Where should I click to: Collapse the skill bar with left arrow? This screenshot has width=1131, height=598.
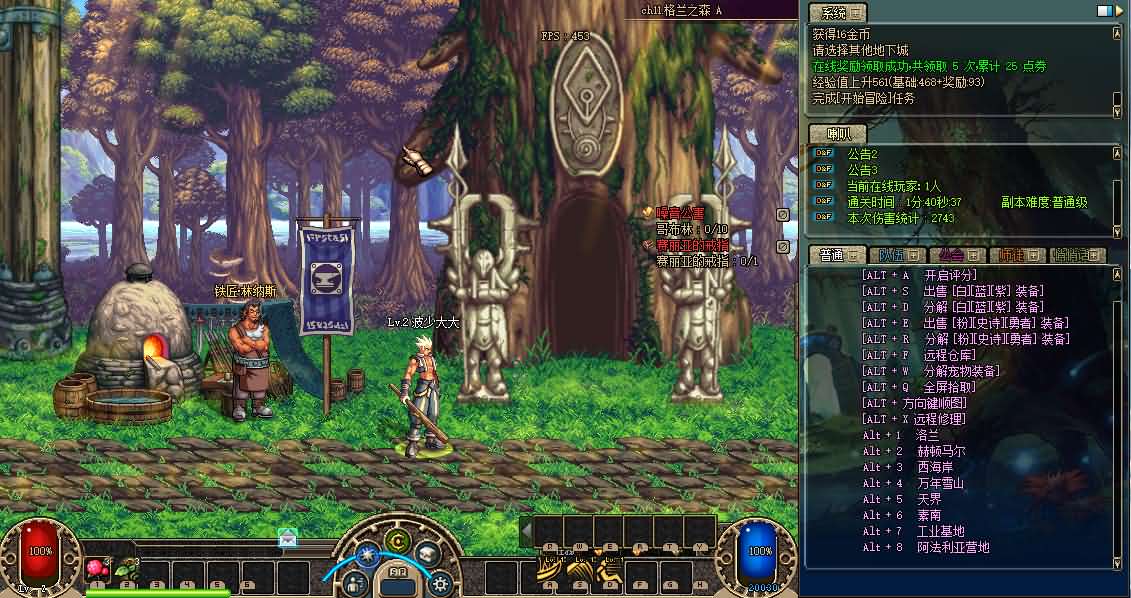(526, 531)
